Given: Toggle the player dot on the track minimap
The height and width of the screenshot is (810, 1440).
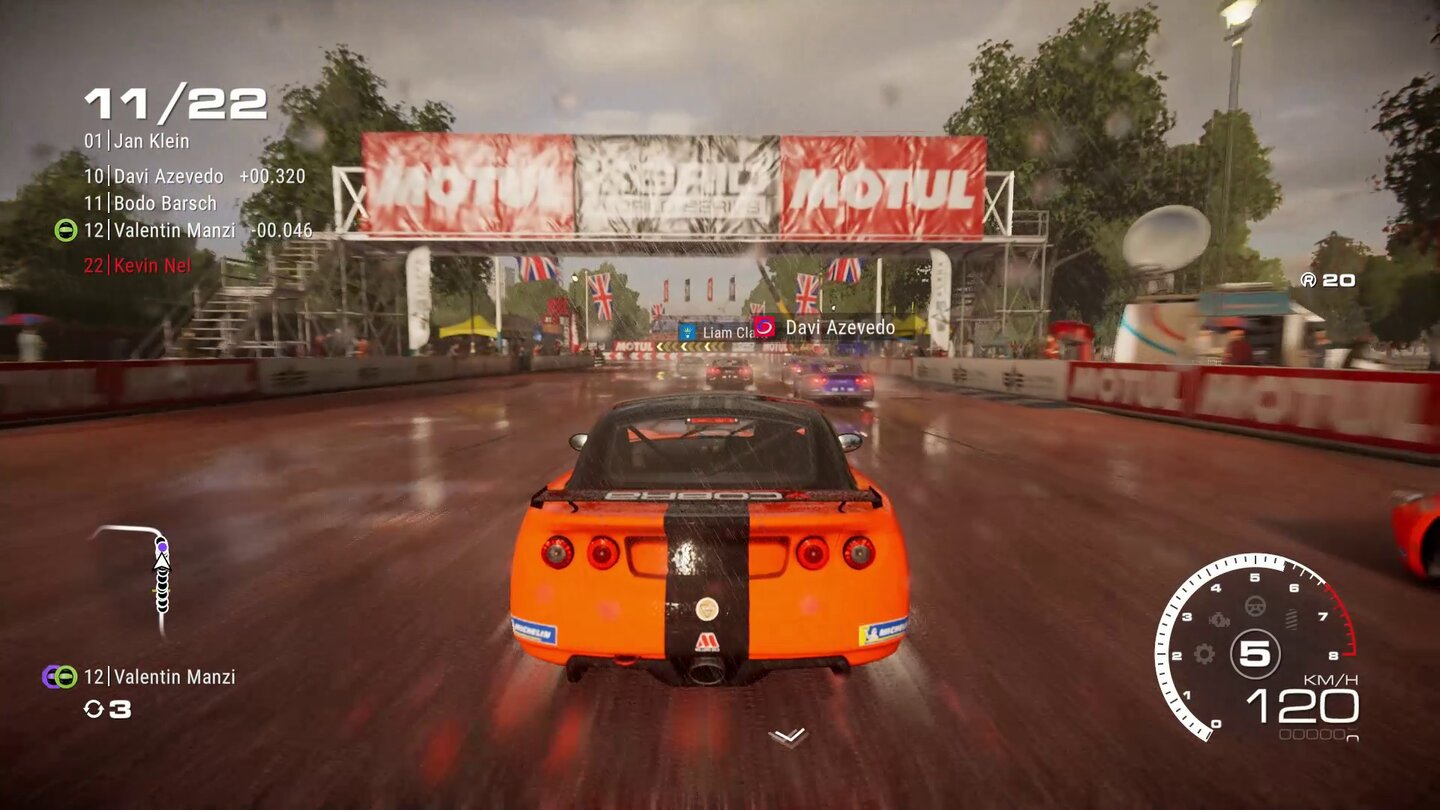Looking at the screenshot, I should pyautogui.click(x=163, y=549).
